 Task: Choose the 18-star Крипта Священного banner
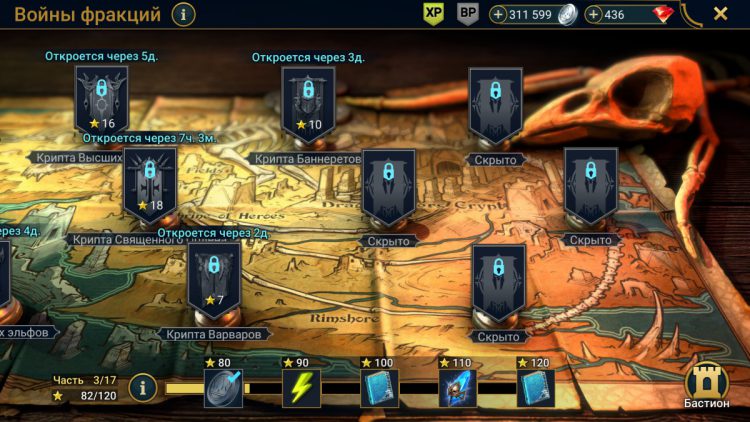tap(150, 181)
